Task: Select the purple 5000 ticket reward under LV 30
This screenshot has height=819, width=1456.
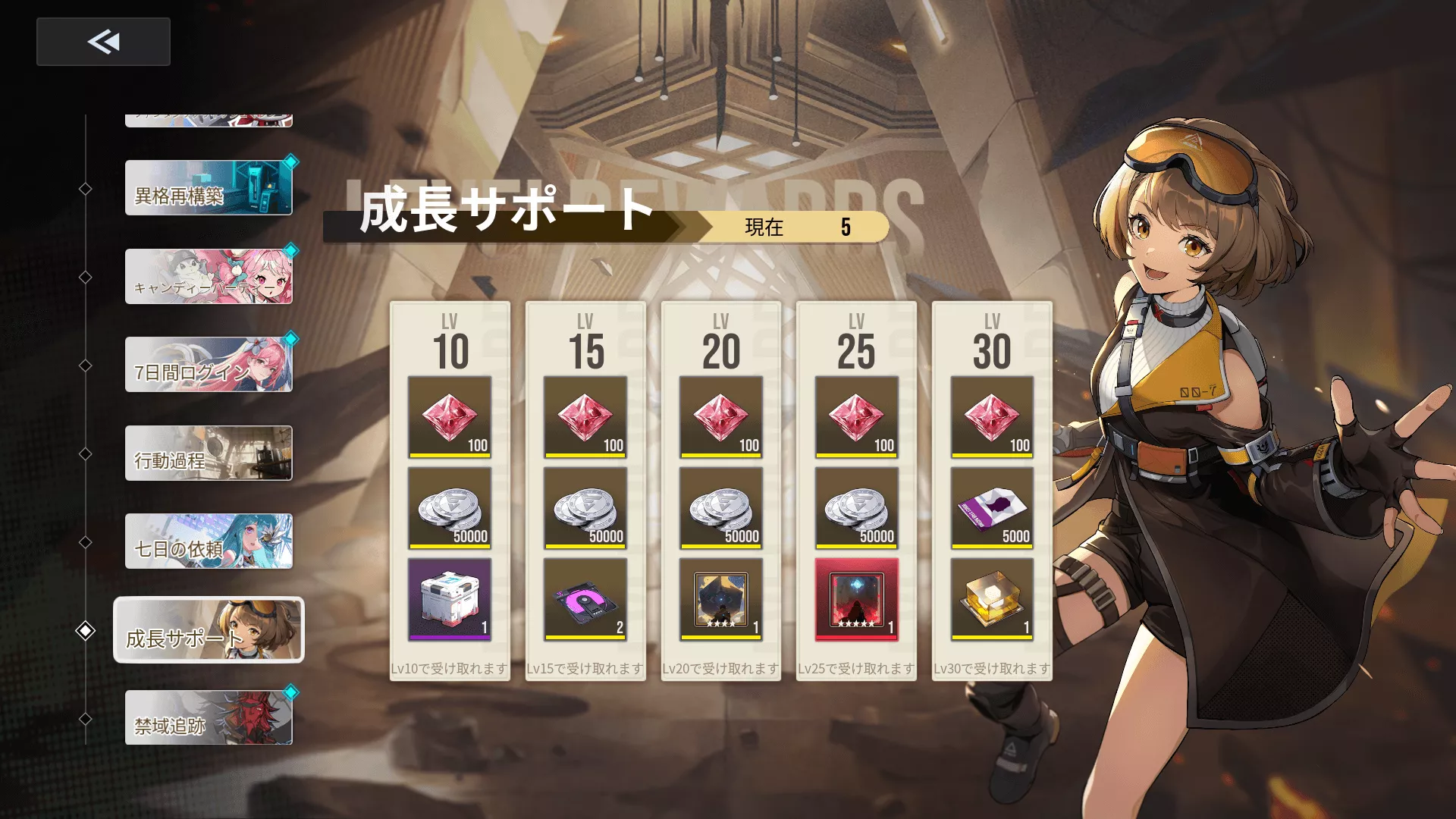Action: pos(990,510)
